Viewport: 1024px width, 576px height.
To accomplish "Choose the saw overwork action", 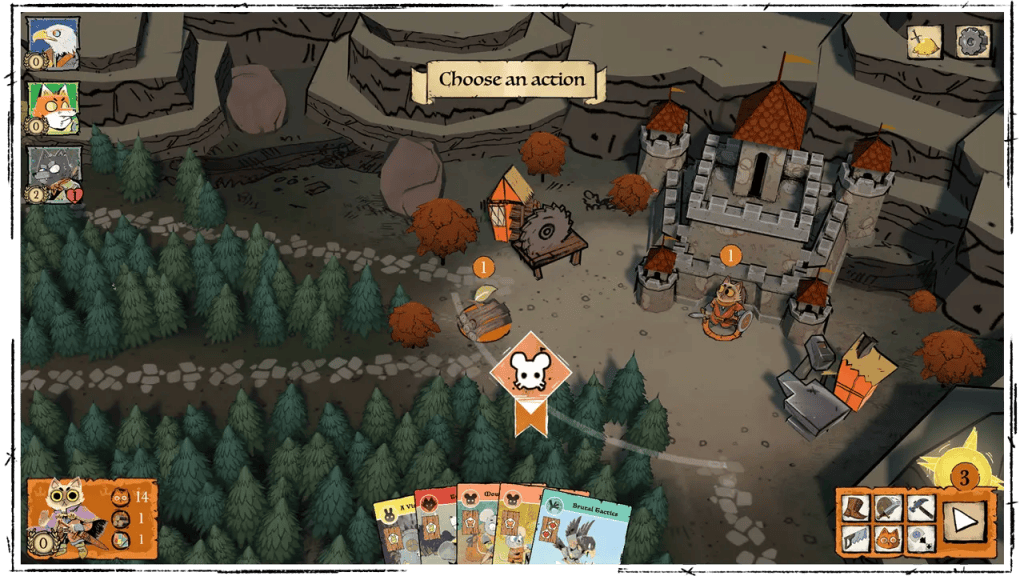I will click(x=856, y=540).
